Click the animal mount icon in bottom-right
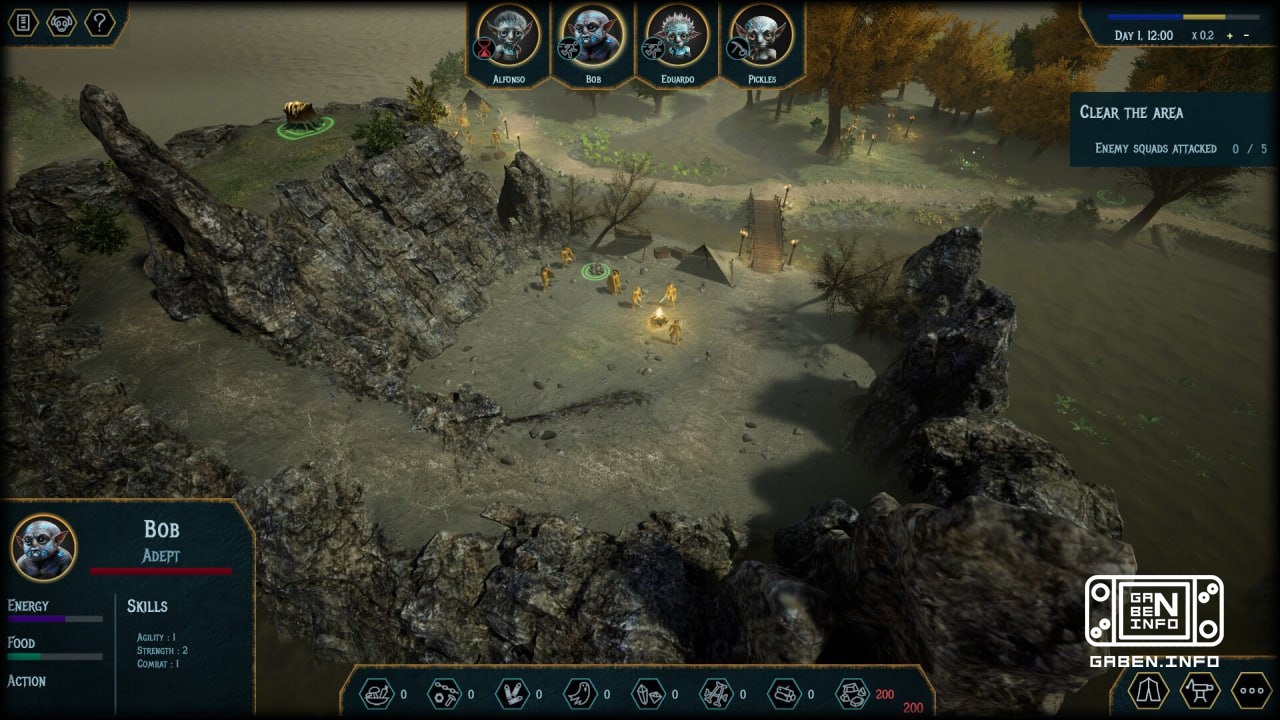This screenshot has width=1280, height=720. pos(1198,690)
